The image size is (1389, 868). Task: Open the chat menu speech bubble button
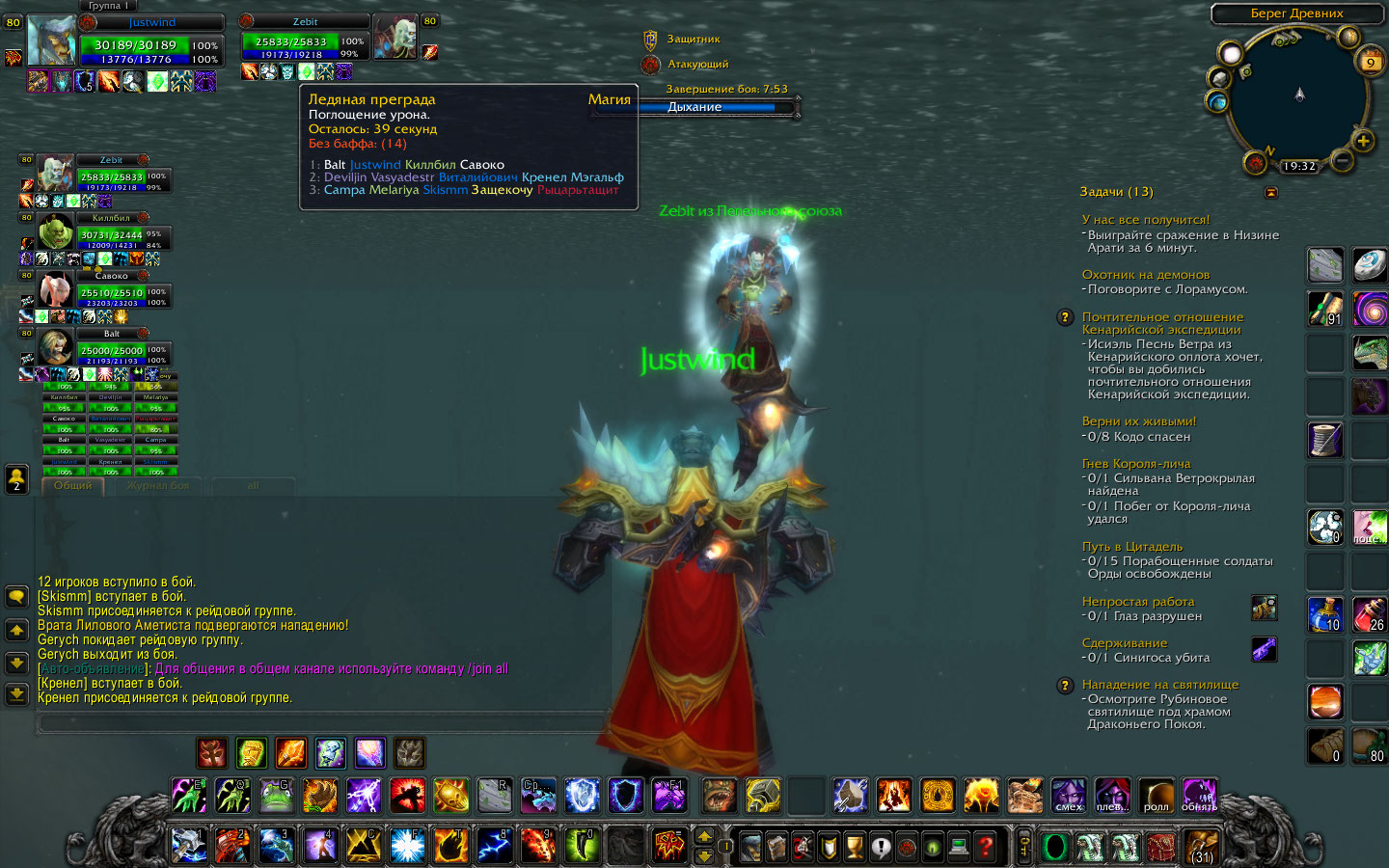coord(16,597)
